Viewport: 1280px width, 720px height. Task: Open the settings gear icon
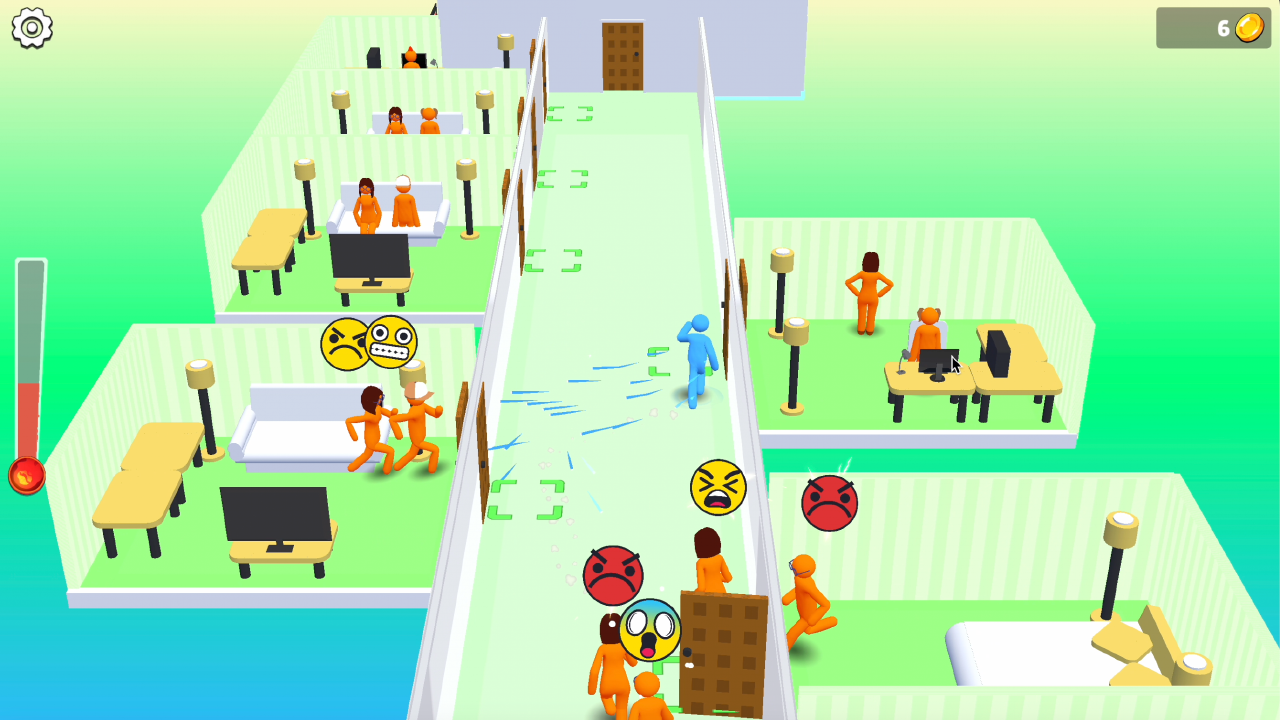pos(31,28)
